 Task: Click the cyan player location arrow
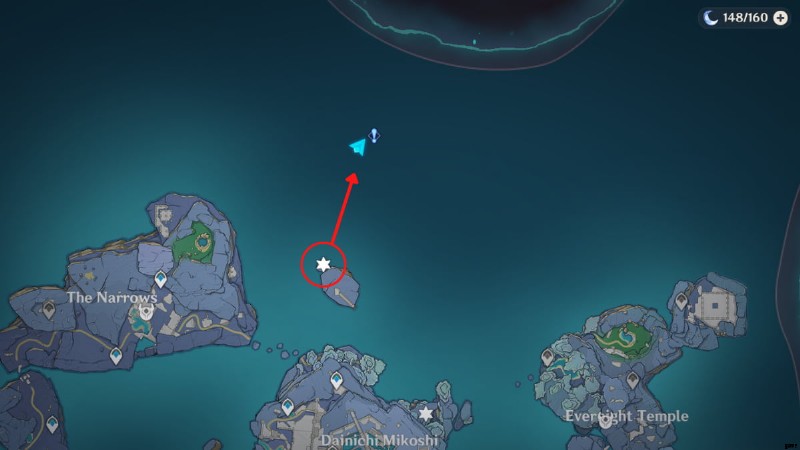click(x=357, y=147)
